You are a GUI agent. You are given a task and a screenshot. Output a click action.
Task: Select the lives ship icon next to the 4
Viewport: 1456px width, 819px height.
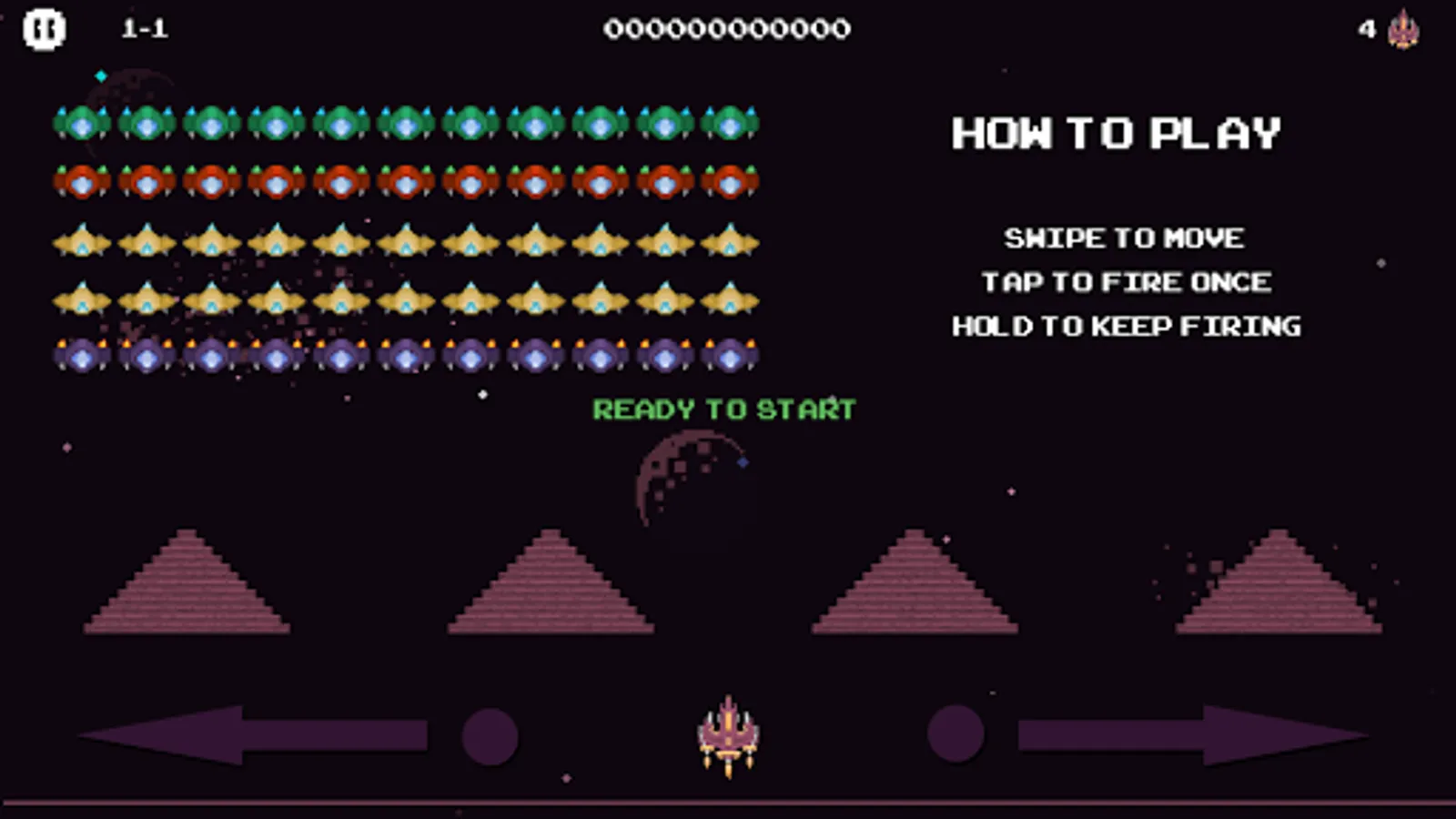tap(1402, 30)
